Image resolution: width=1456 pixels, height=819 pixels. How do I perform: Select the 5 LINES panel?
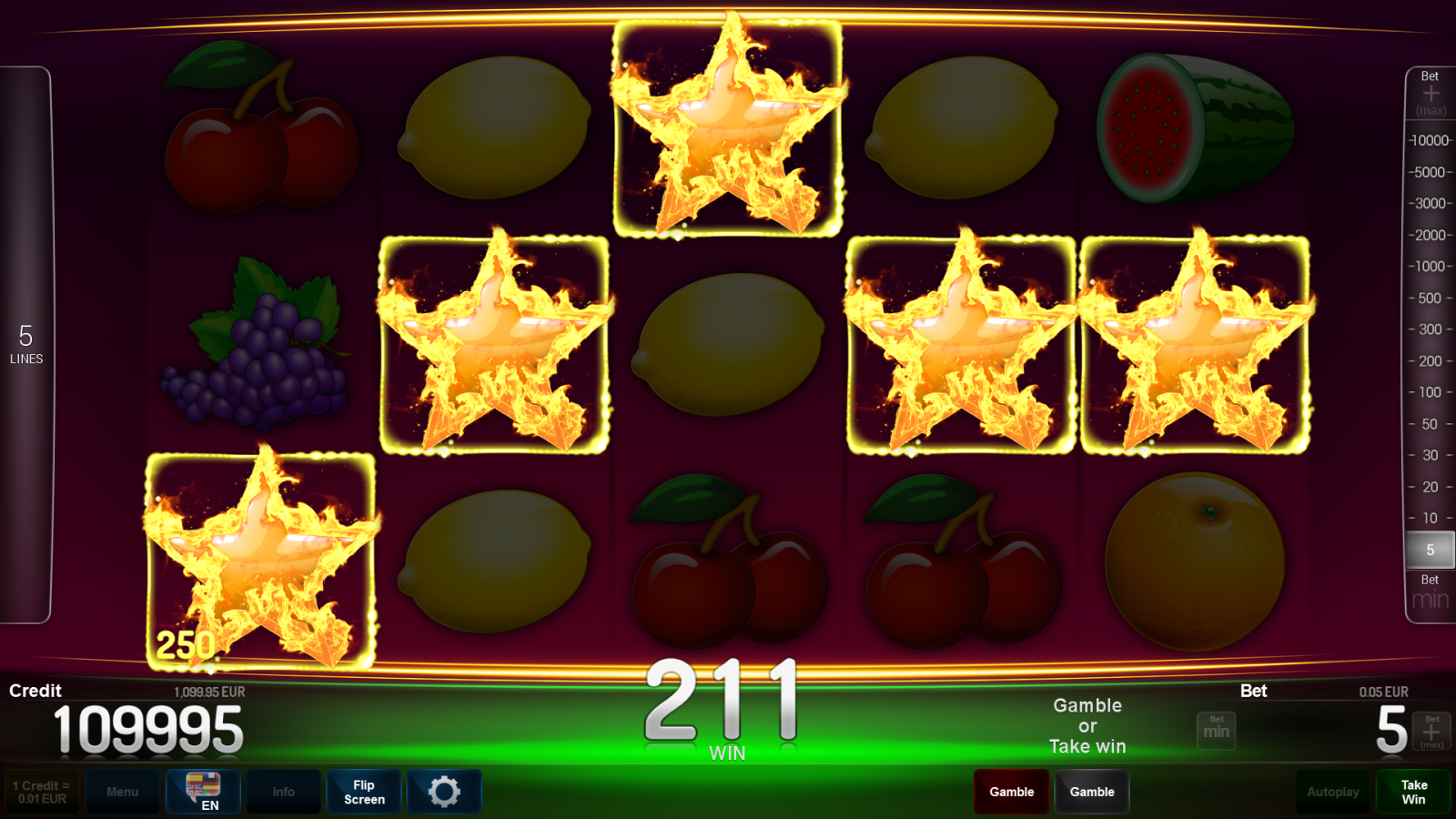click(x=26, y=344)
